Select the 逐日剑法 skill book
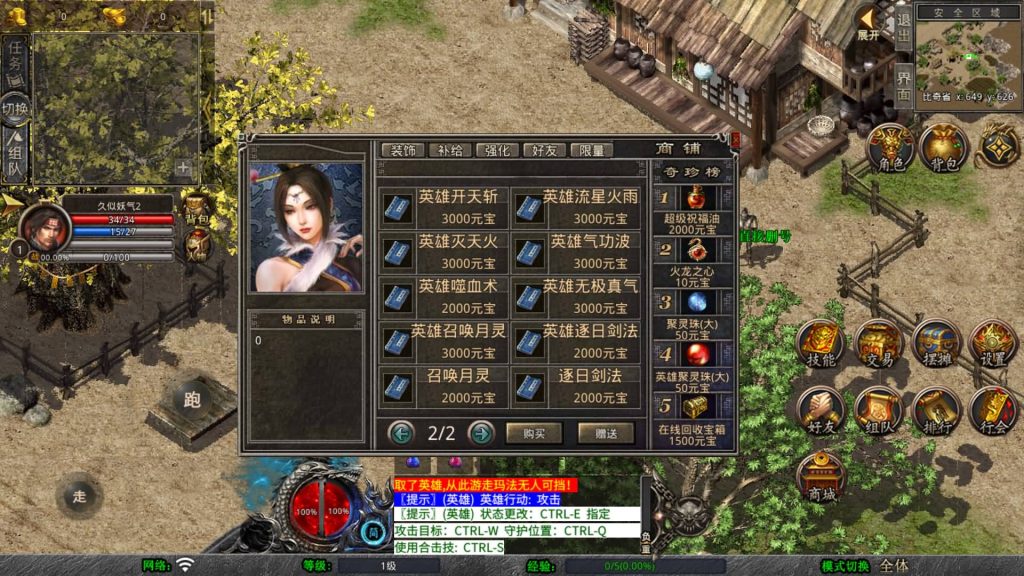This screenshot has height=576, width=1024. 576,385
